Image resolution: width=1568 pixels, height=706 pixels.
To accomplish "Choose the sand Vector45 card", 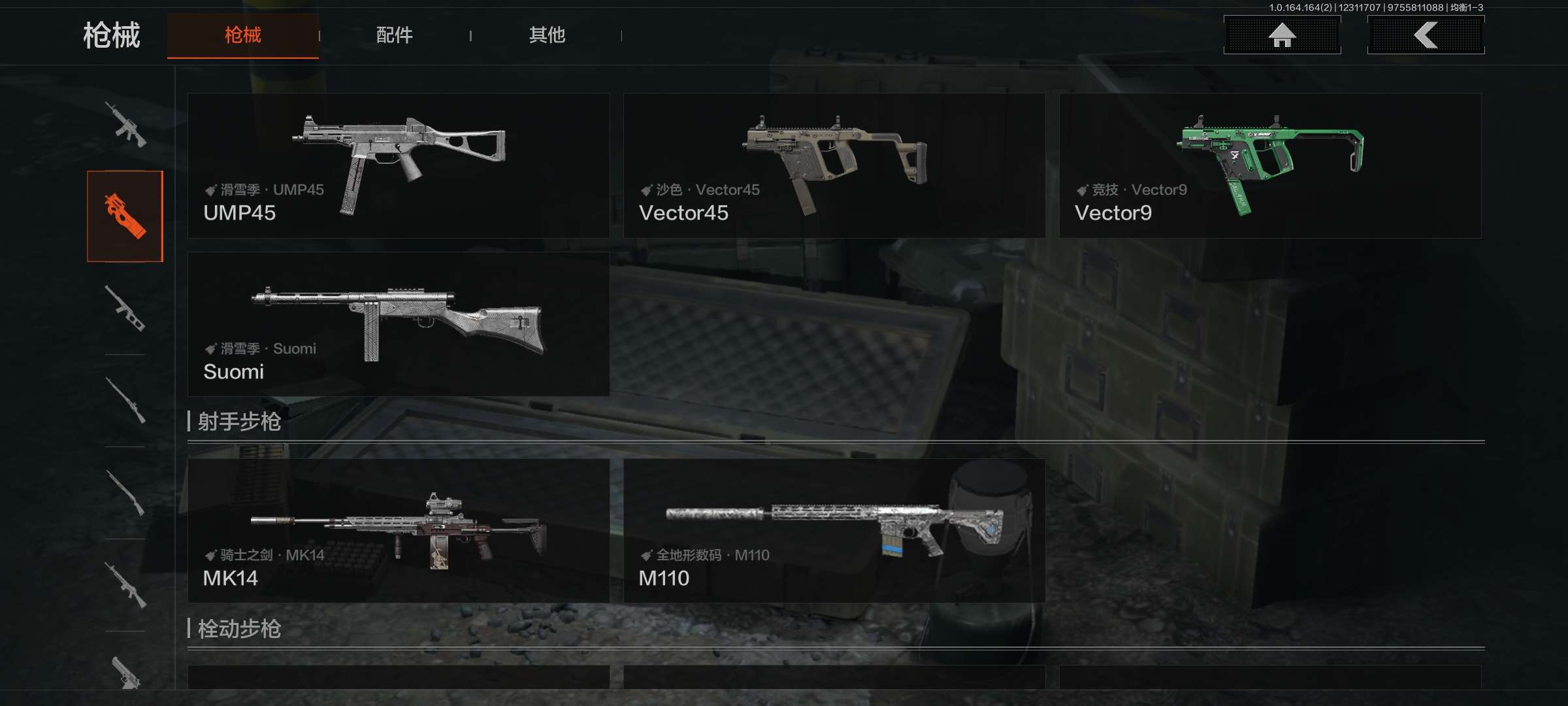I will coord(834,165).
